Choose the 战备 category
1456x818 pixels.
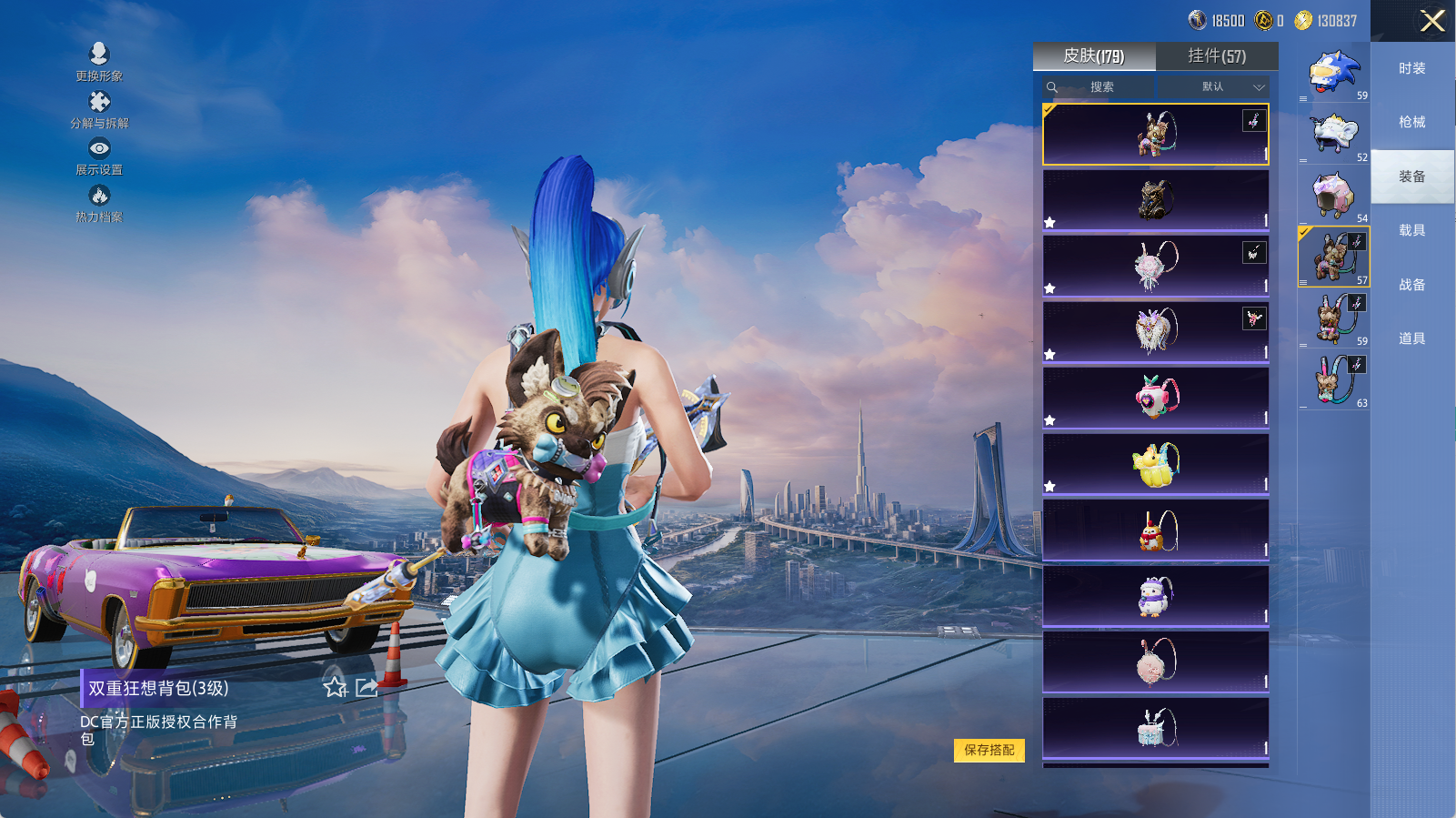(1411, 285)
